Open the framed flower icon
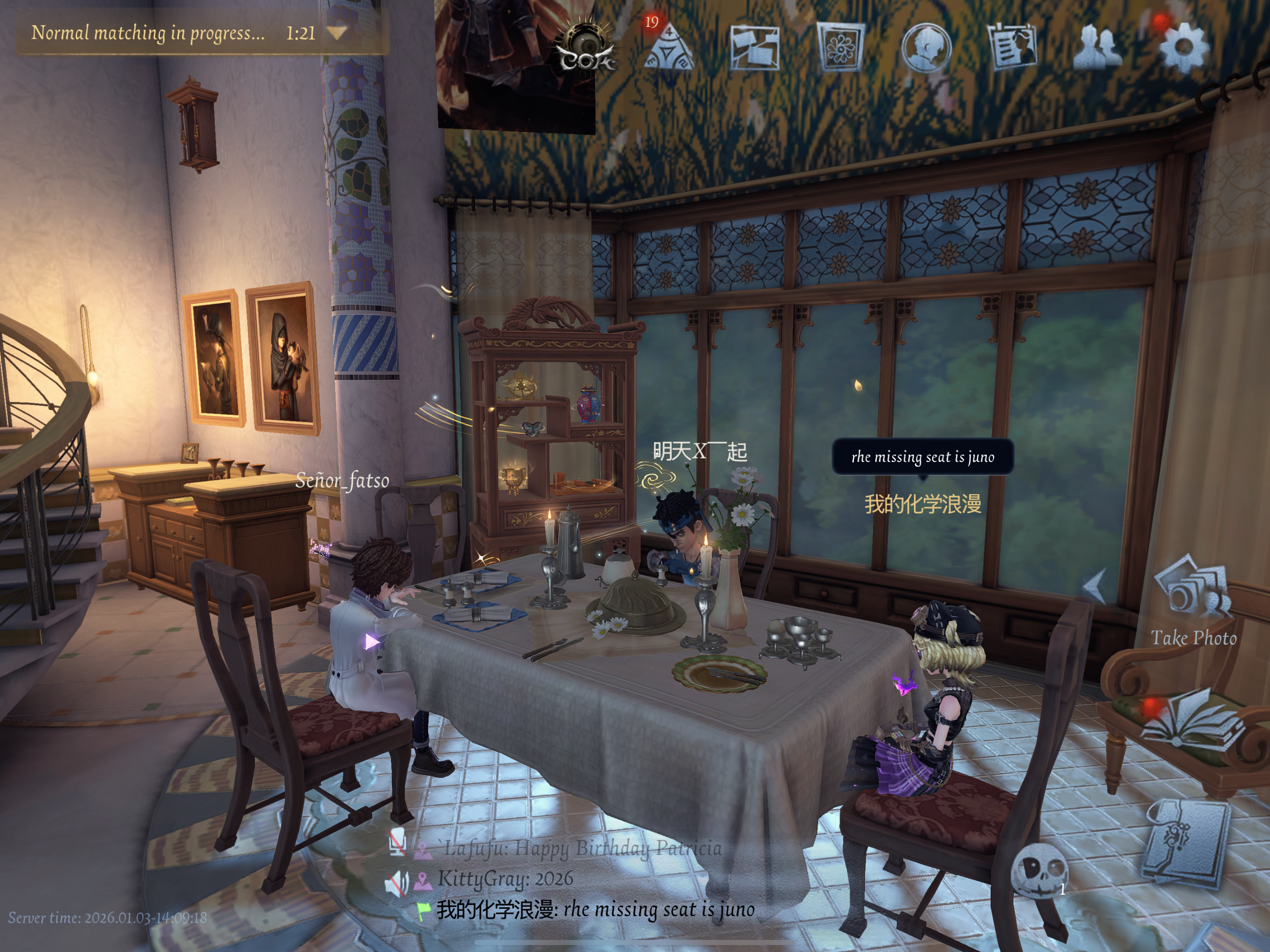 click(x=840, y=48)
